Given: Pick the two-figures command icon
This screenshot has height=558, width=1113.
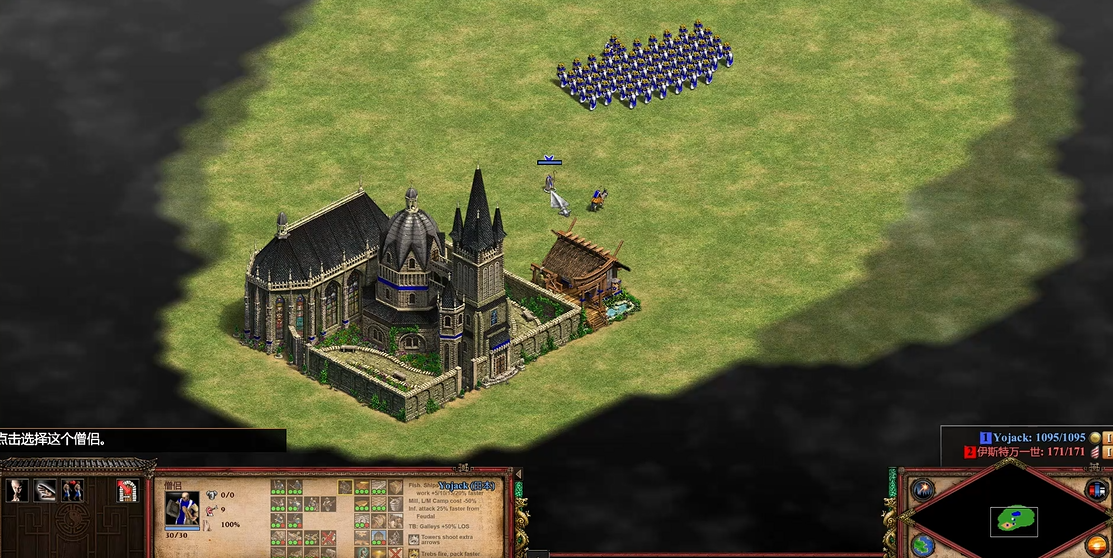Looking at the screenshot, I should (x=72, y=490).
